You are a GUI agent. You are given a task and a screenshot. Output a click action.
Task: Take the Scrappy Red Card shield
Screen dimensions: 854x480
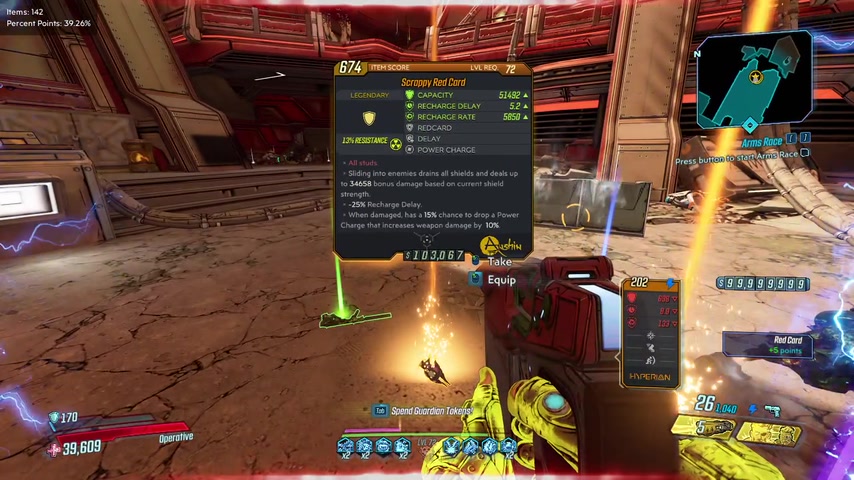click(x=499, y=262)
